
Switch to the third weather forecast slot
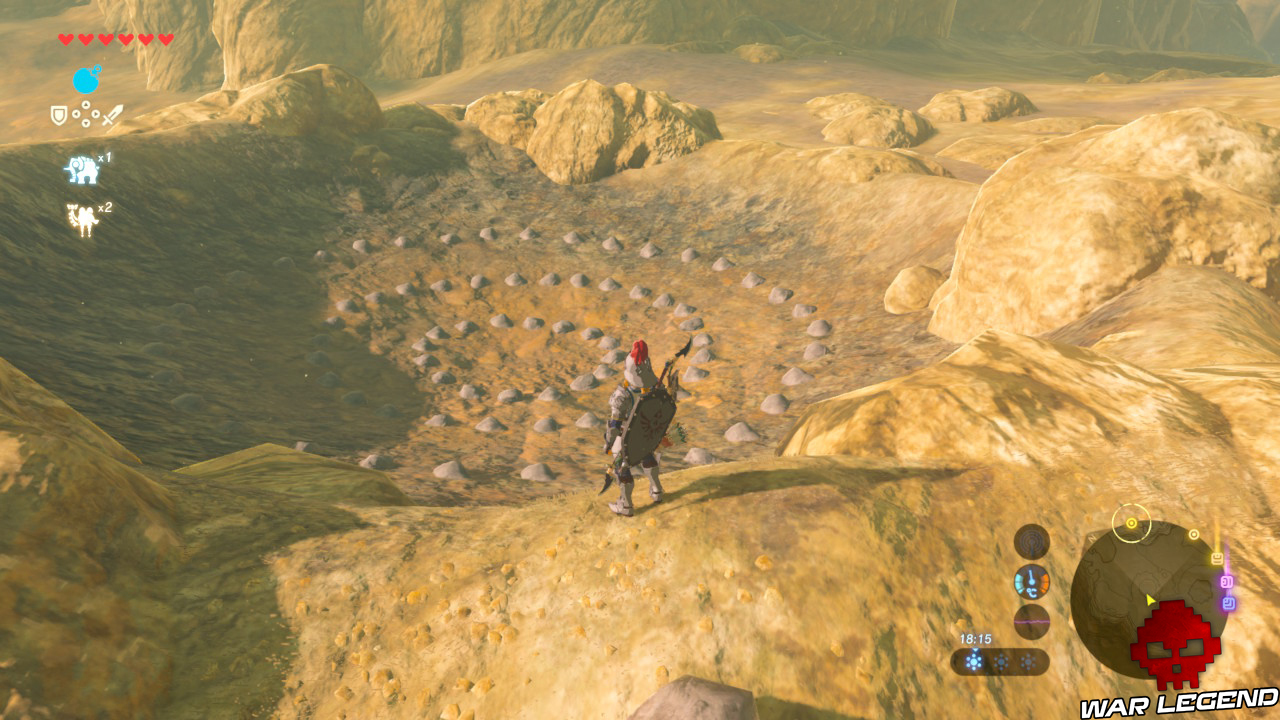(x=1028, y=662)
